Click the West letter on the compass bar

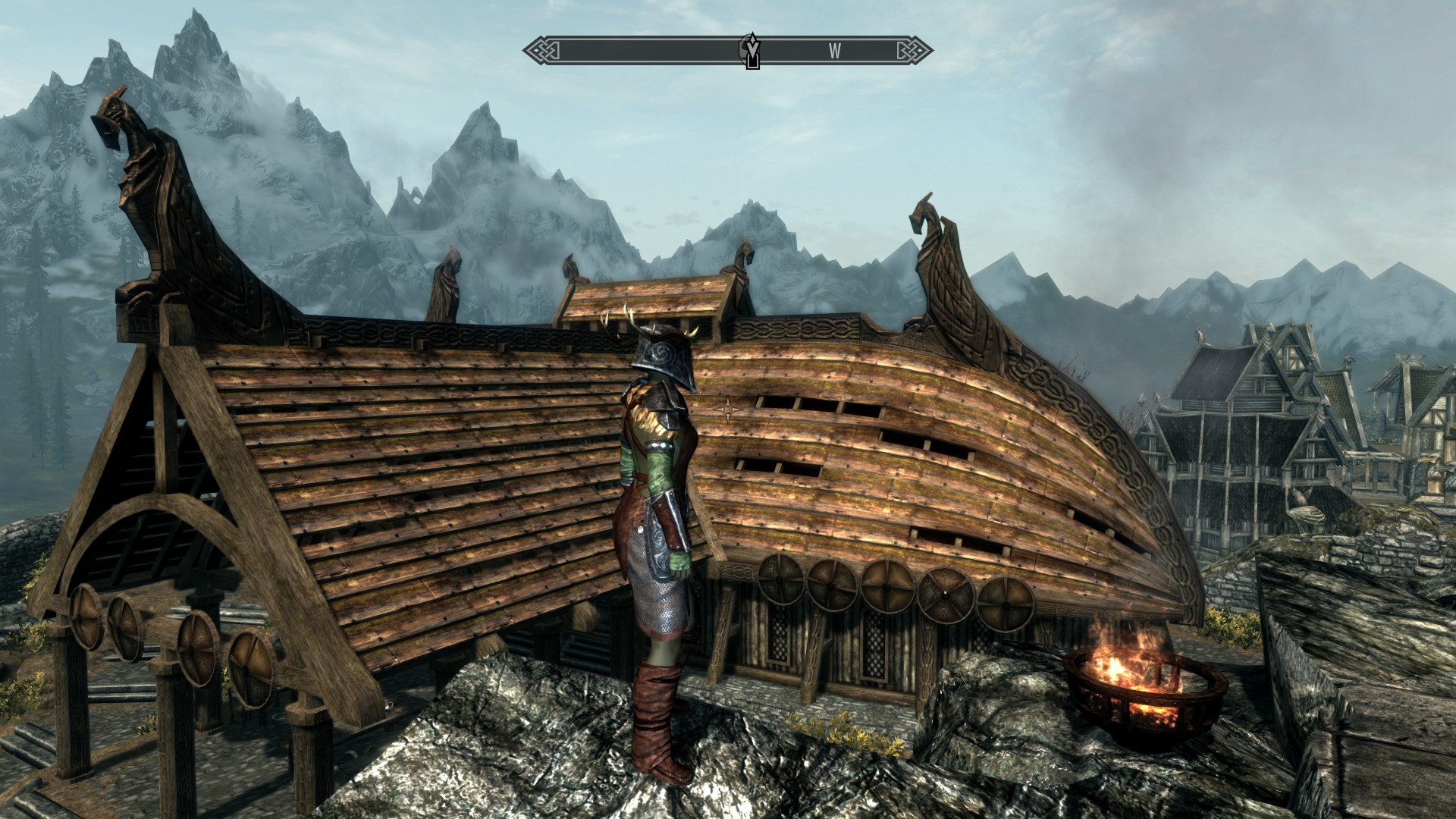click(x=834, y=51)
